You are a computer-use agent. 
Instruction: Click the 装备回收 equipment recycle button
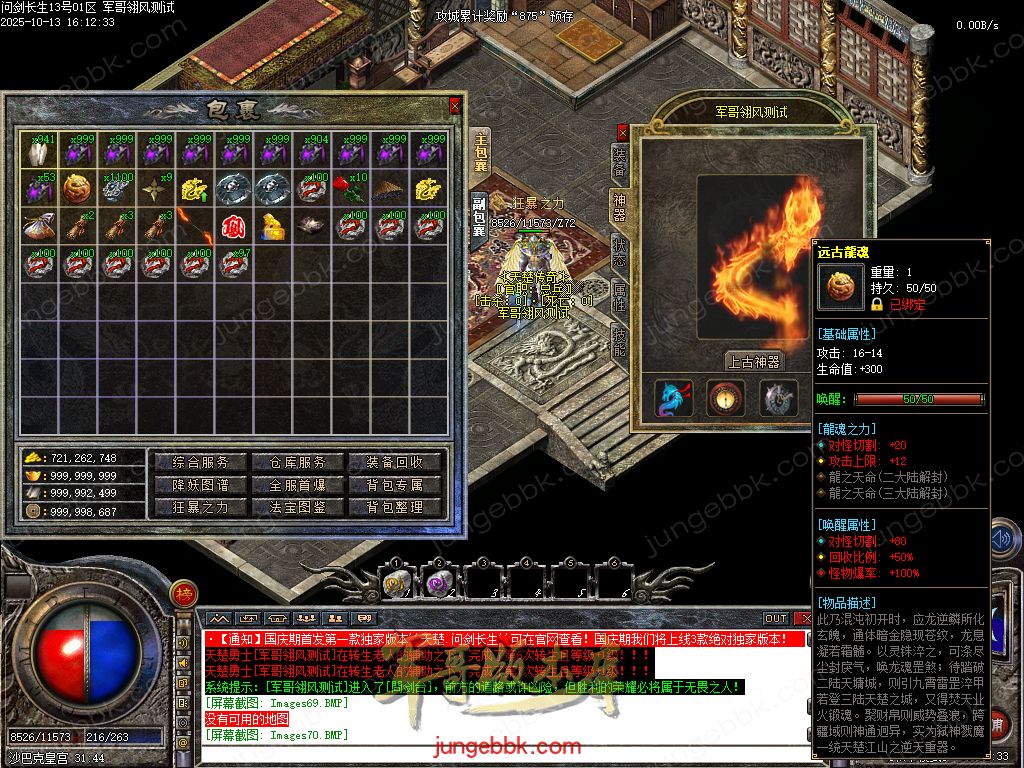tap(394, 462)
